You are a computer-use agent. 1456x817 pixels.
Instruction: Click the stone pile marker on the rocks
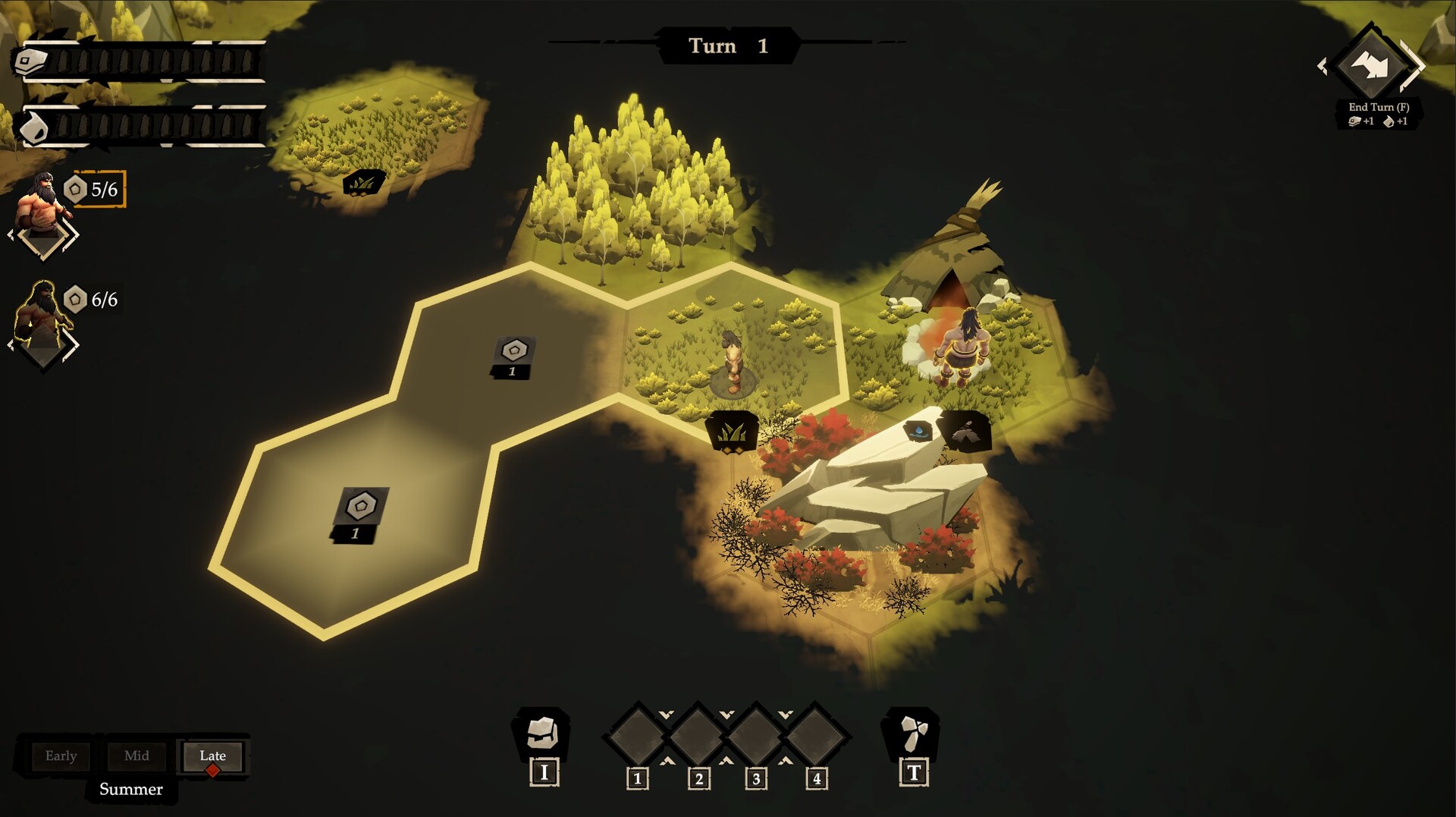click(966, 432)
